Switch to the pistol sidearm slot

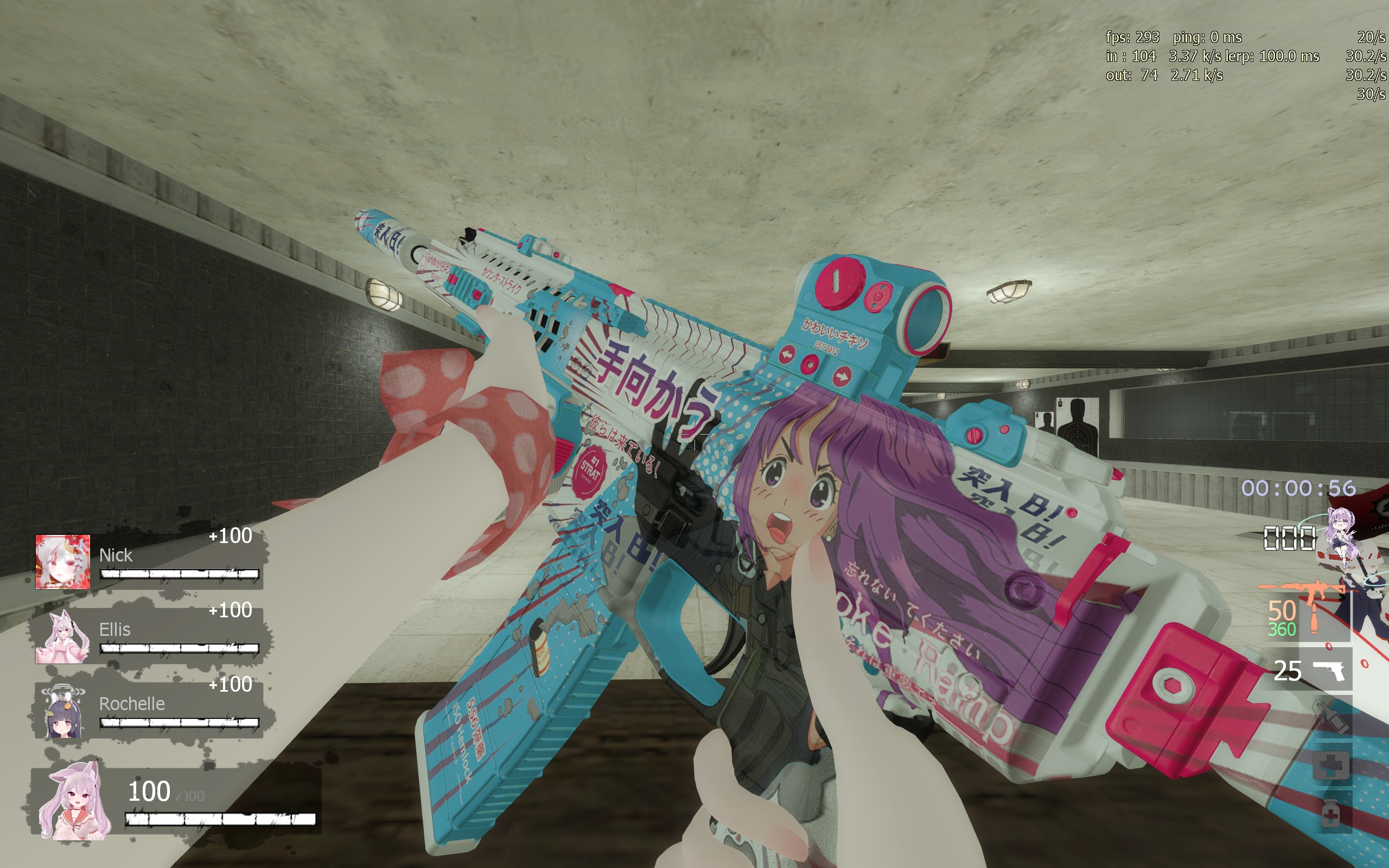[x=1326, y=669]
